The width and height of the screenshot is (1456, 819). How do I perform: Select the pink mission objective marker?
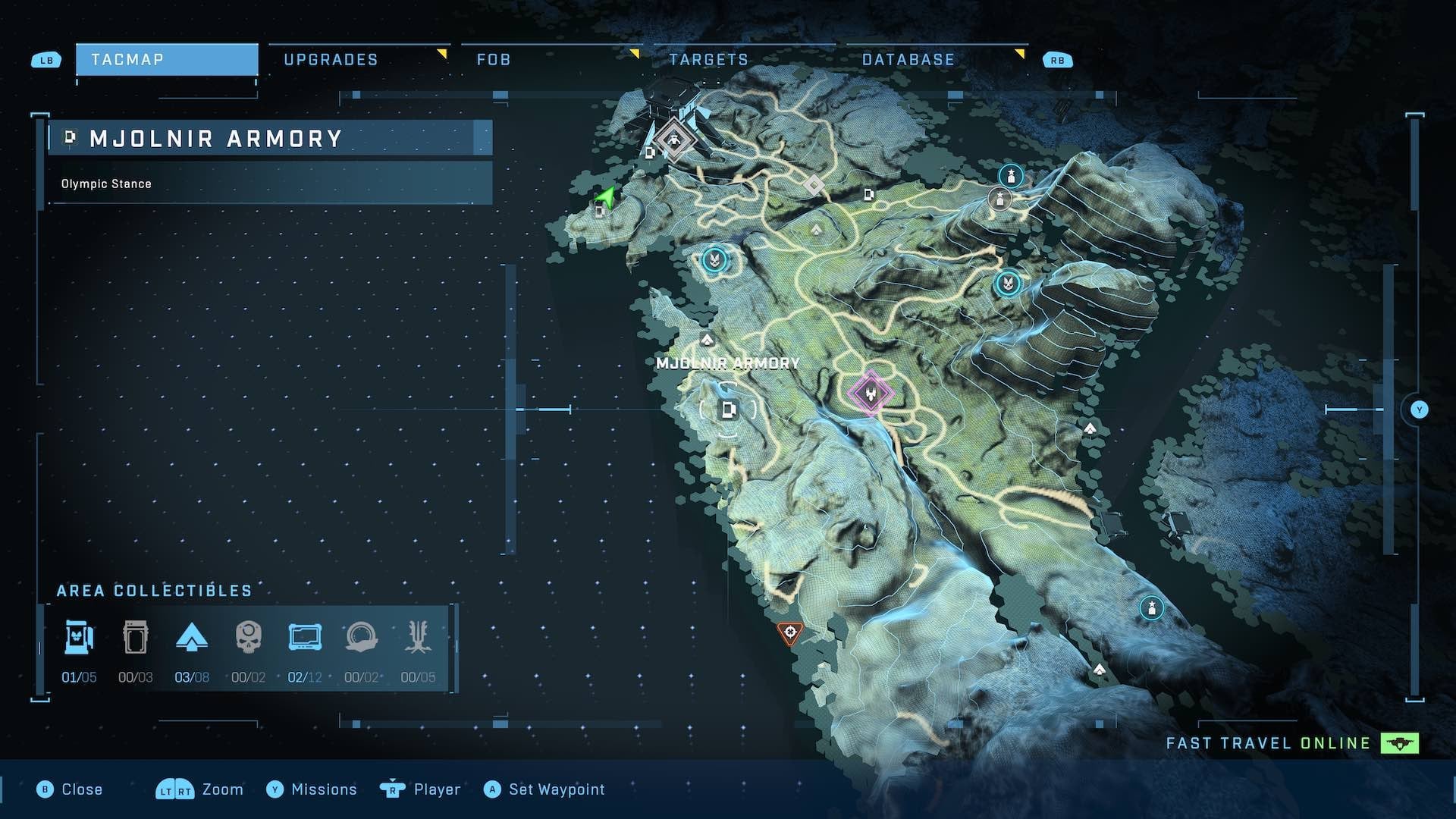coord(870,393)
